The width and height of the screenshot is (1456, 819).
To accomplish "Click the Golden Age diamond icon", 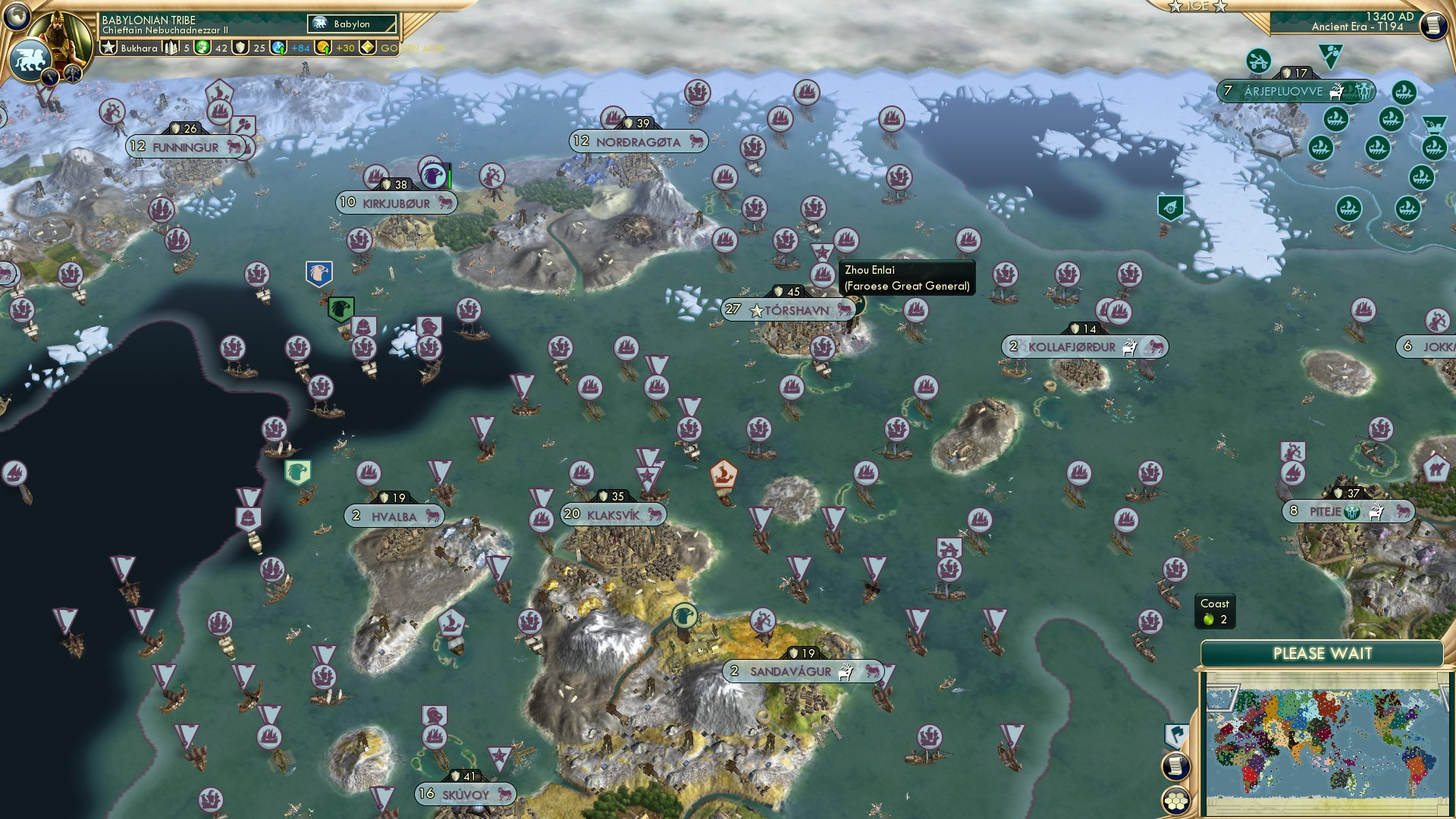I will (367, 48).
